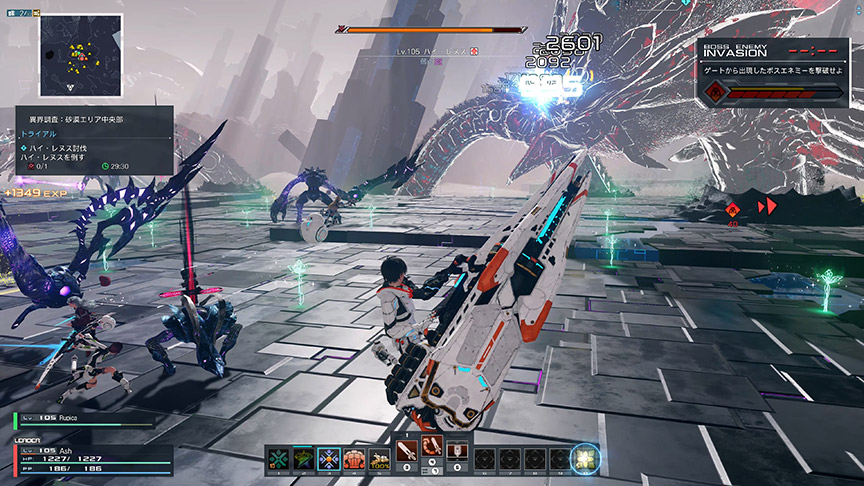Activate the orange muscle torso skill

coord(355,459)
